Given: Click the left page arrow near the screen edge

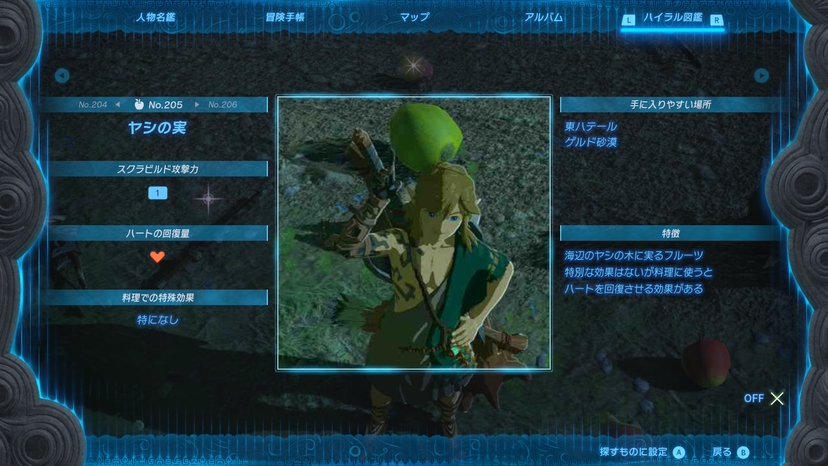Looking at the screenshot, I should pos(62,75).
